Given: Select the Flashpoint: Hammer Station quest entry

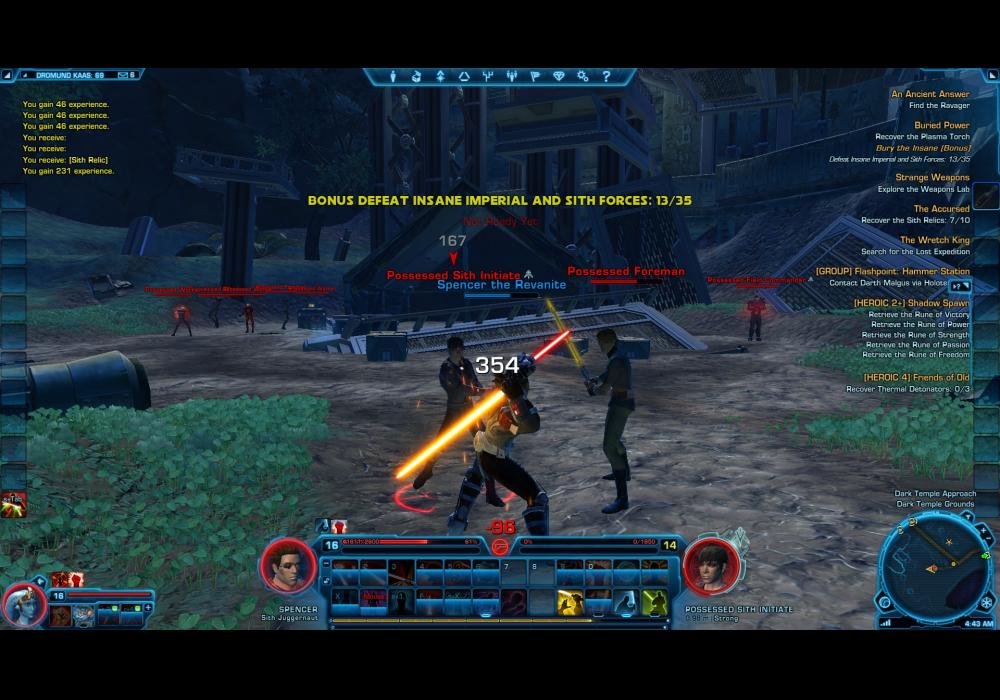Looking at the screenshot, I should 892,271.
